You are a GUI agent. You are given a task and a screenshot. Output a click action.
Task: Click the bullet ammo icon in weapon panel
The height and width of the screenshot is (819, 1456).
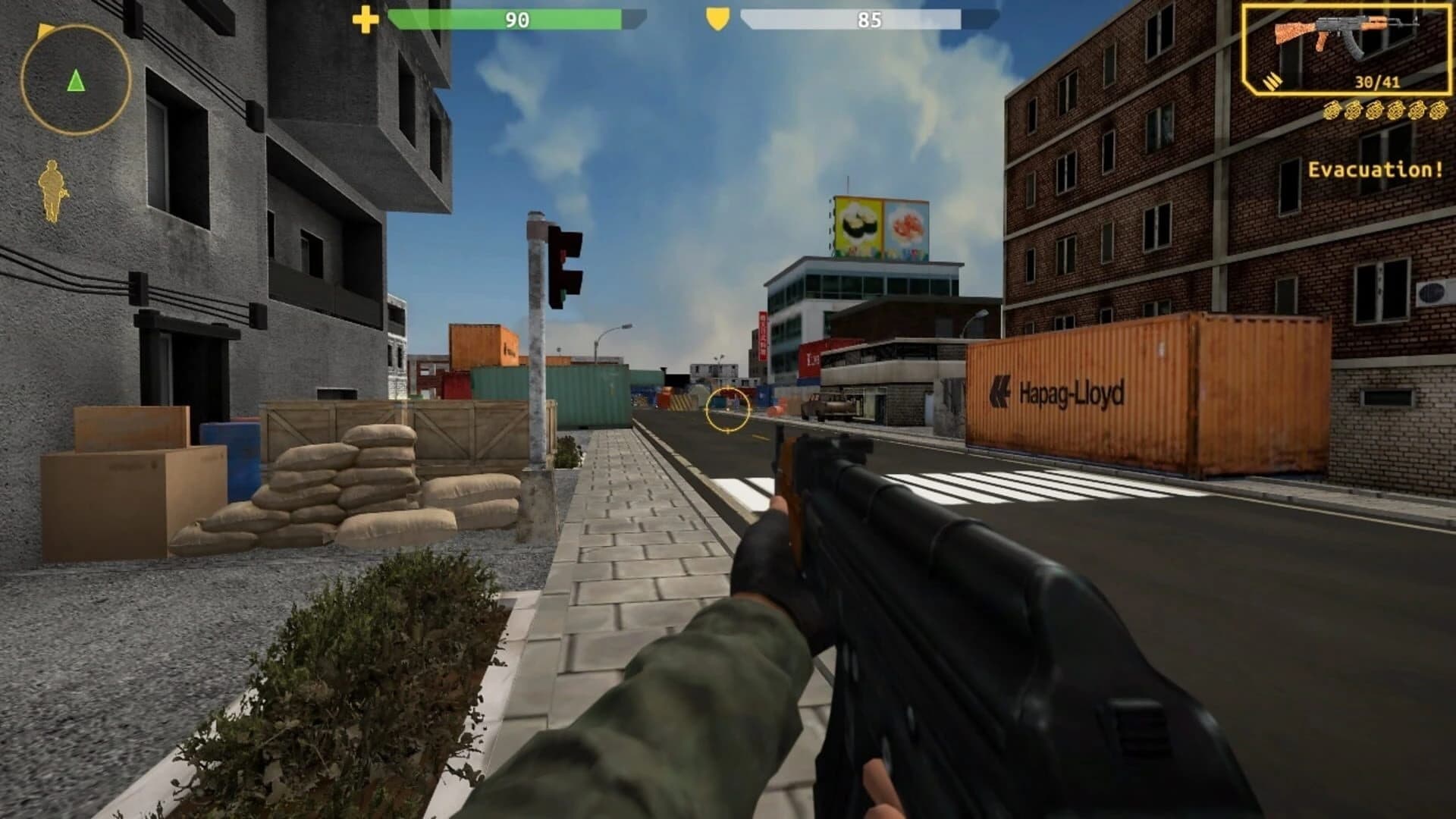tap(1272, 81)
